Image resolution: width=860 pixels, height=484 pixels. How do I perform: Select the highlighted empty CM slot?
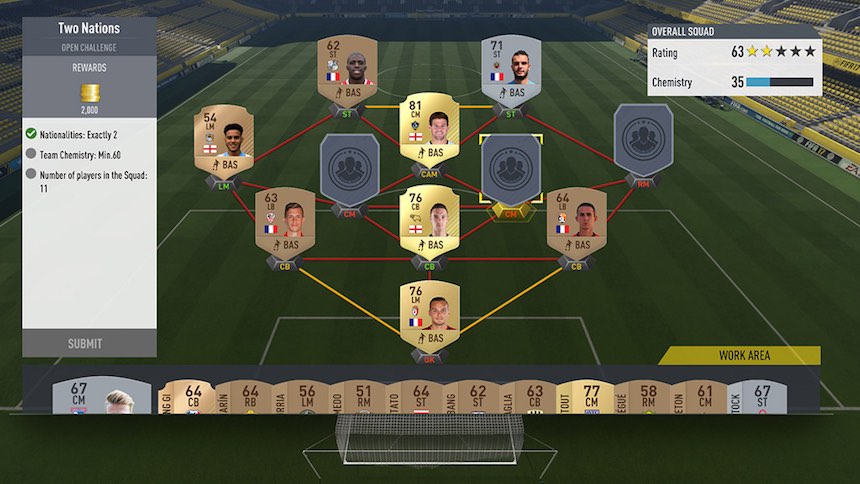(510, 170)
